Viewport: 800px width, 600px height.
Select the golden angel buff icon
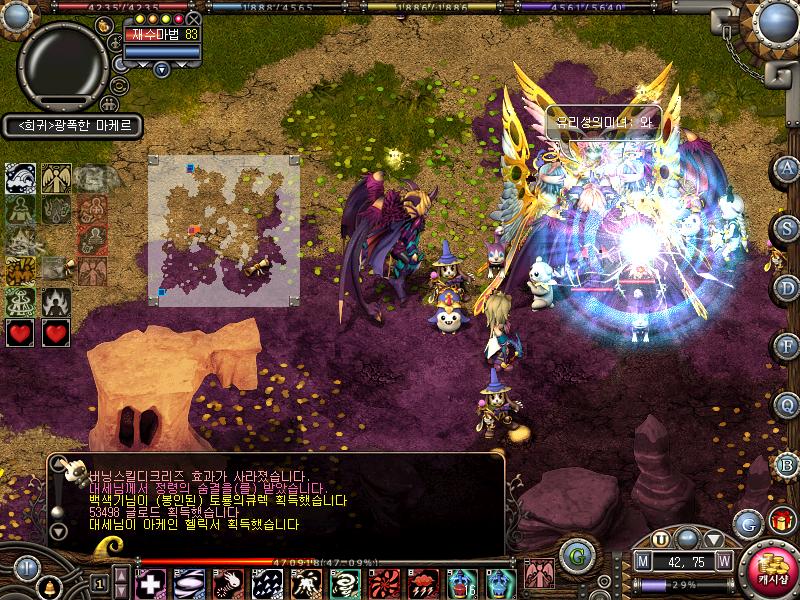click(55, 179)
